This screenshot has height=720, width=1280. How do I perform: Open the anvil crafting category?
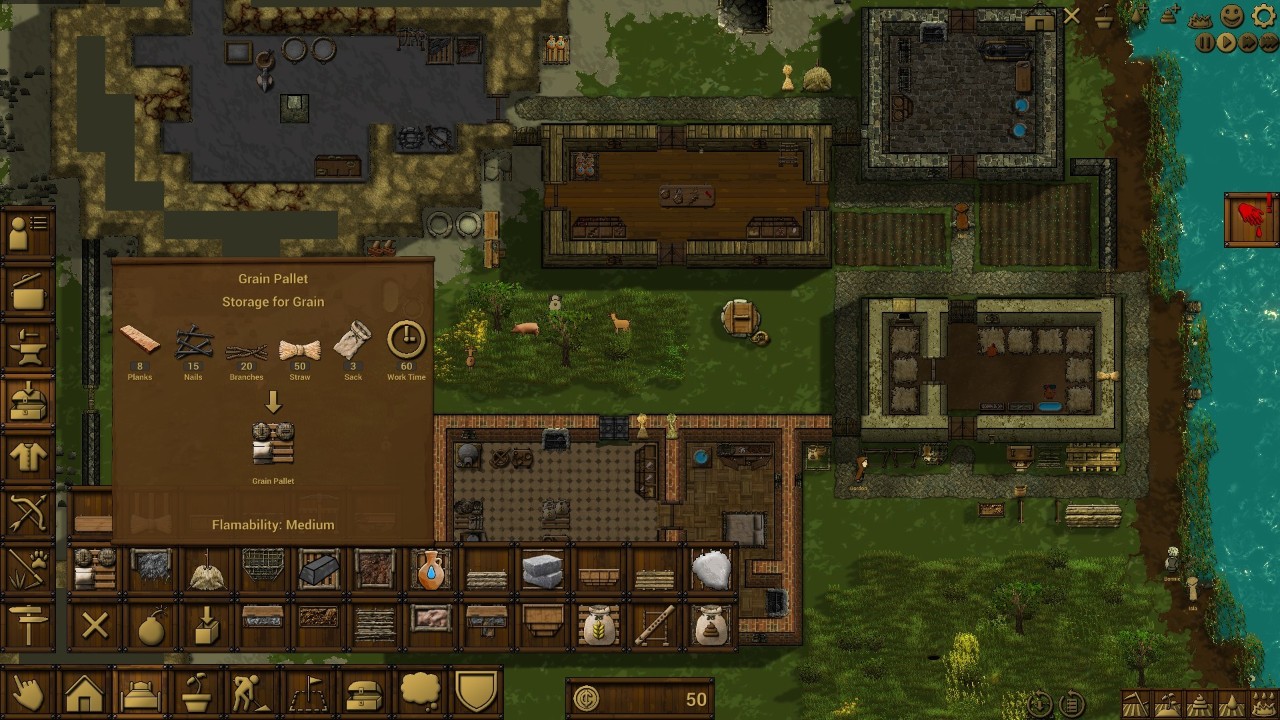29,346
